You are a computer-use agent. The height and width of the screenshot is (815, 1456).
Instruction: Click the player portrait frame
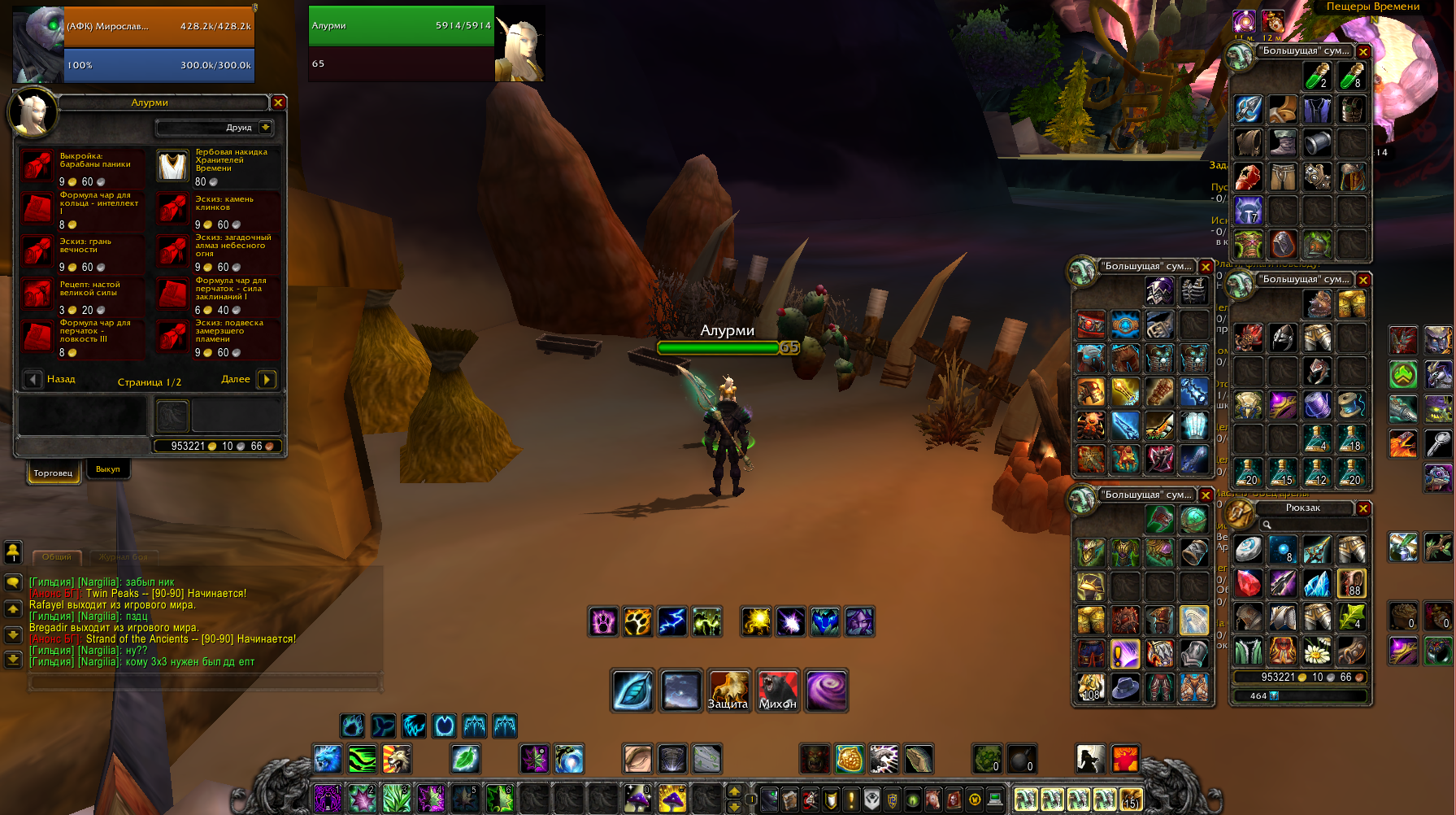[39, 45]
